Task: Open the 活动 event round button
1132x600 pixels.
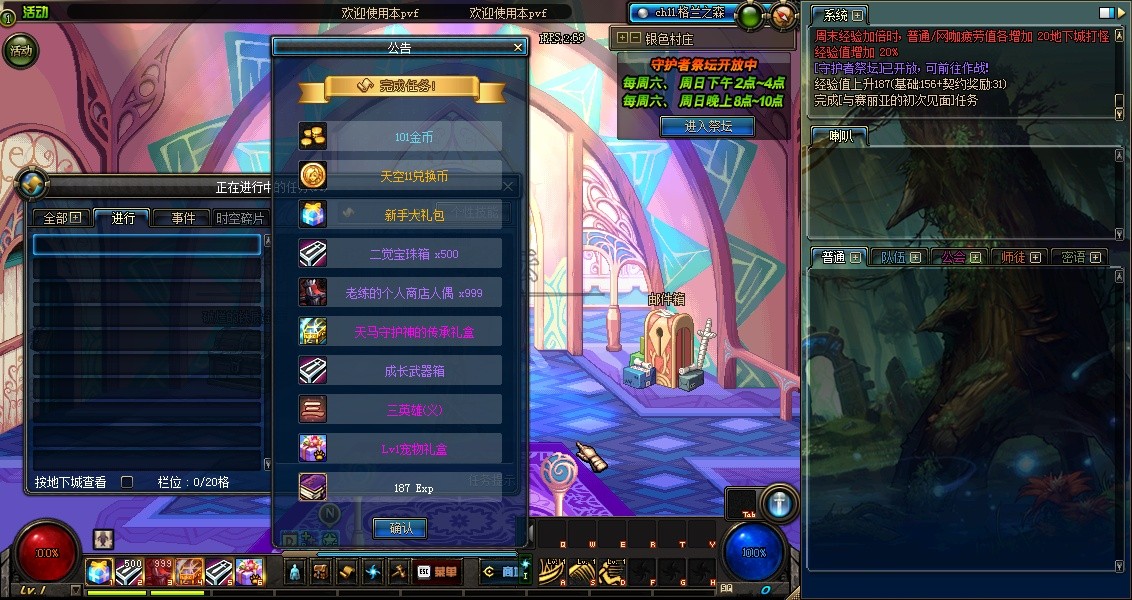Action: coord(21,50)
